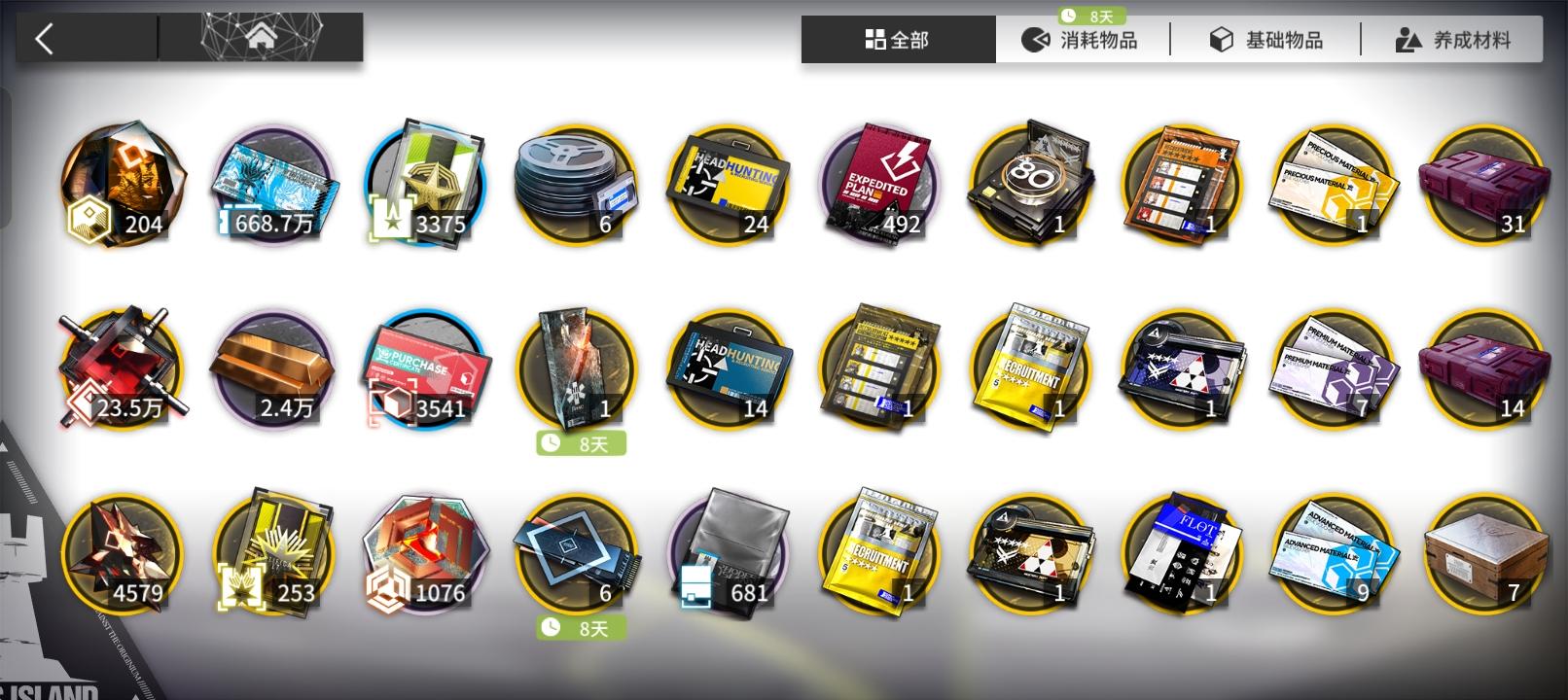Open the LMD currency item showing 668.7万
This screenshot has width=1568, height=700.
tap(273, 185)
